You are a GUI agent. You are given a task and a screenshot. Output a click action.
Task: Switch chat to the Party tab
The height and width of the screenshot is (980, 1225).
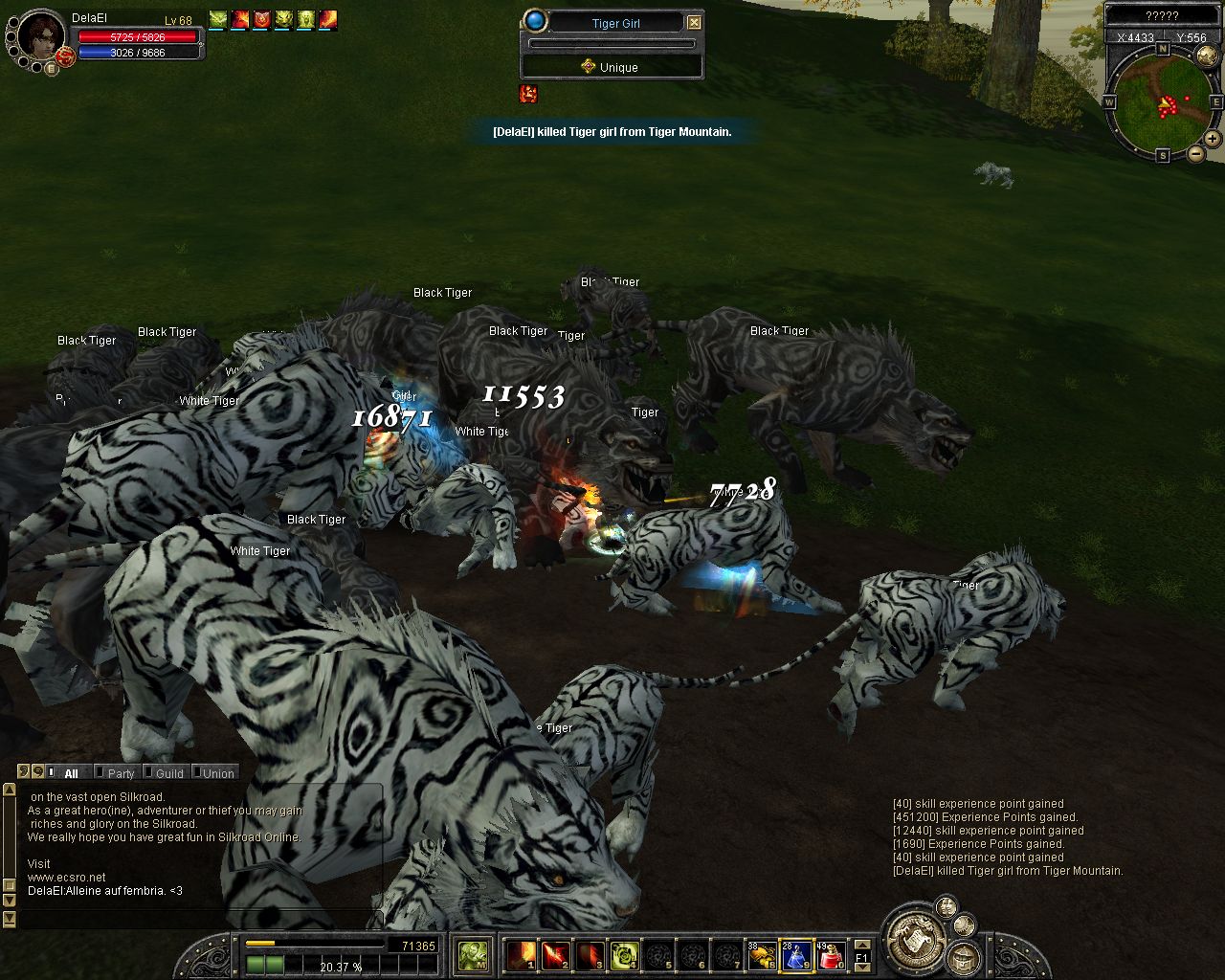pos(120,773)
